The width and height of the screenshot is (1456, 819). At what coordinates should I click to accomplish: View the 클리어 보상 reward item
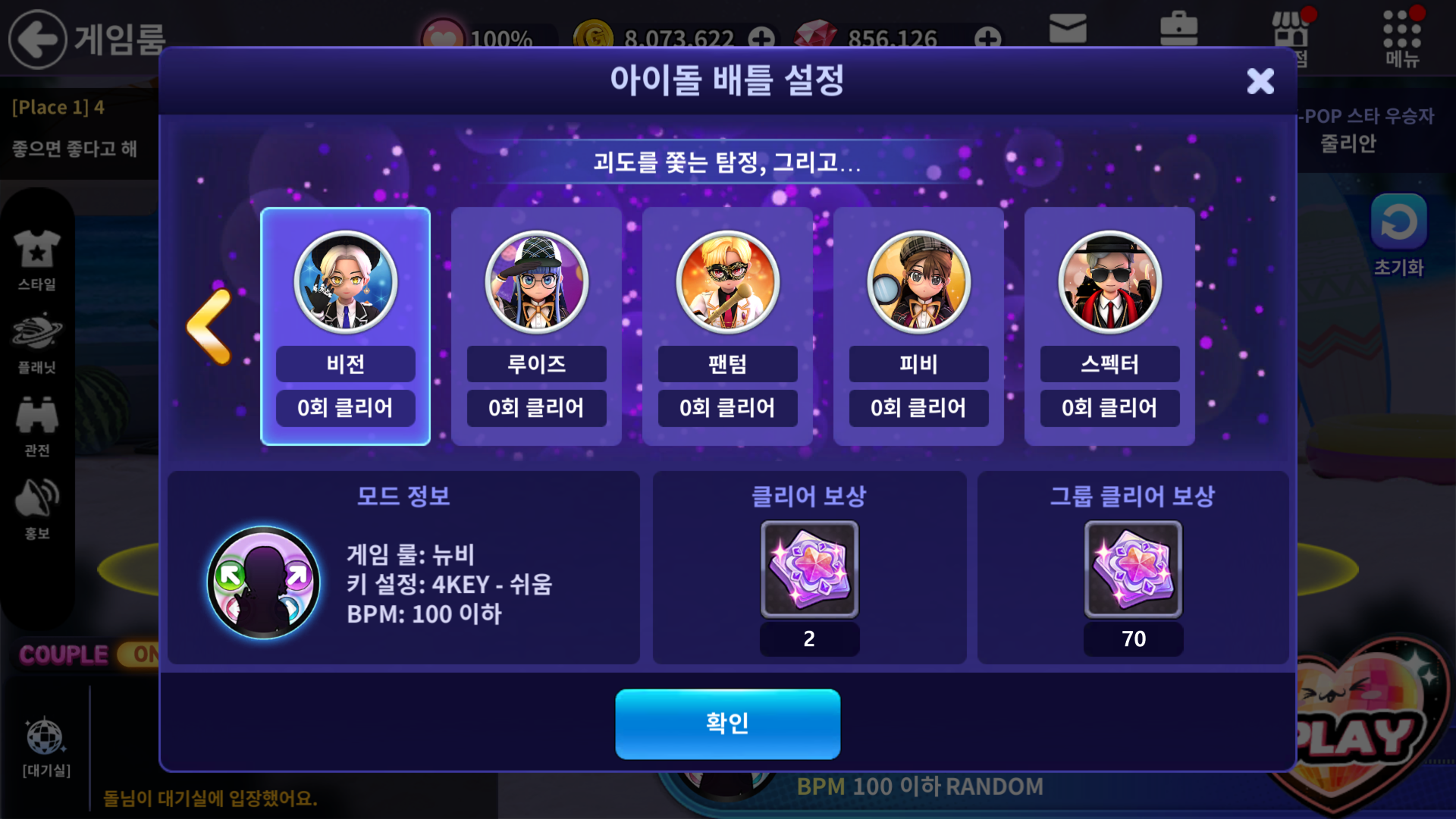coord(809,569)
